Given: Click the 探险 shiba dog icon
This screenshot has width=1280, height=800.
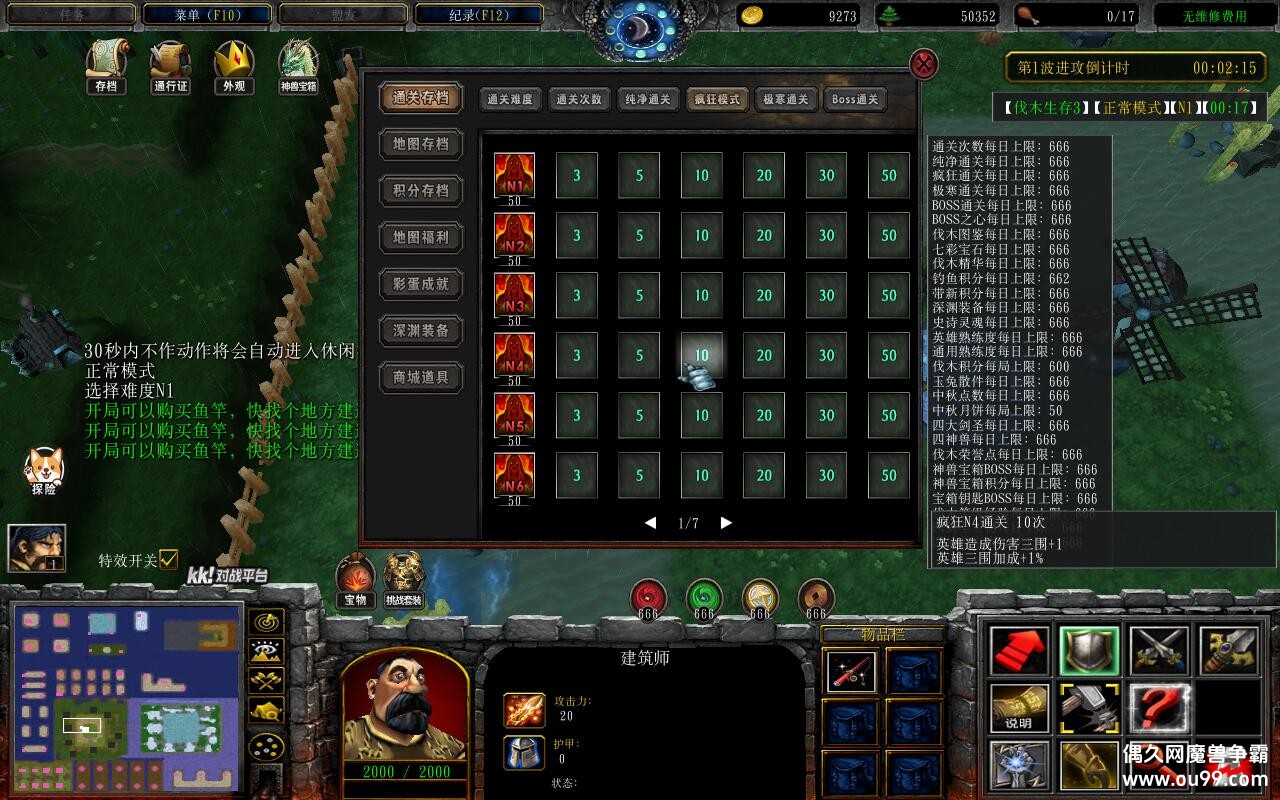Looking at the screenshot, I should click(x=43, y=469).
